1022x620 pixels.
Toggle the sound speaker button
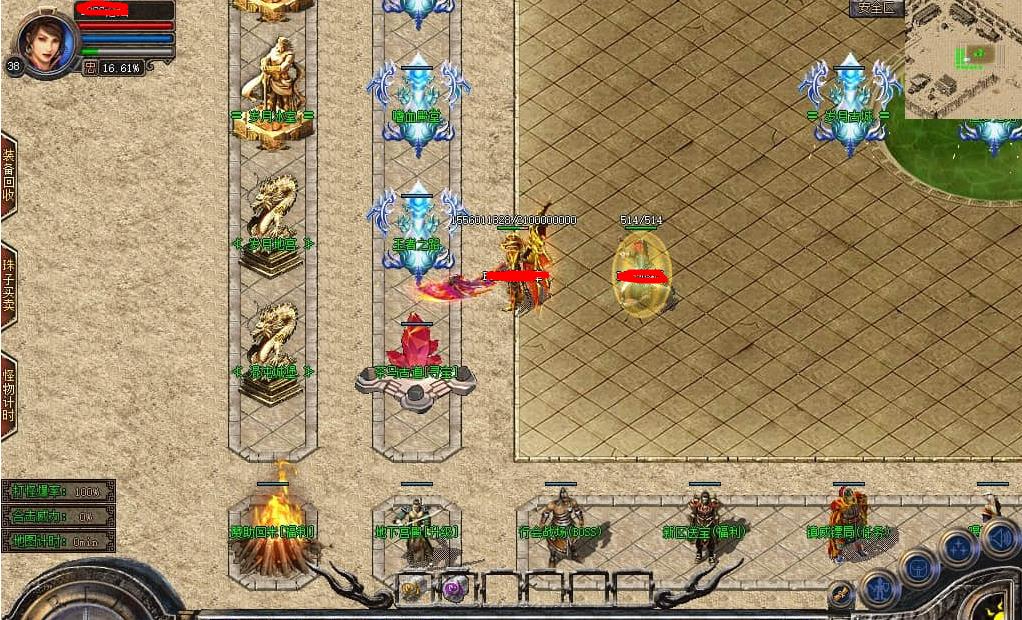(x=999, y=537)
